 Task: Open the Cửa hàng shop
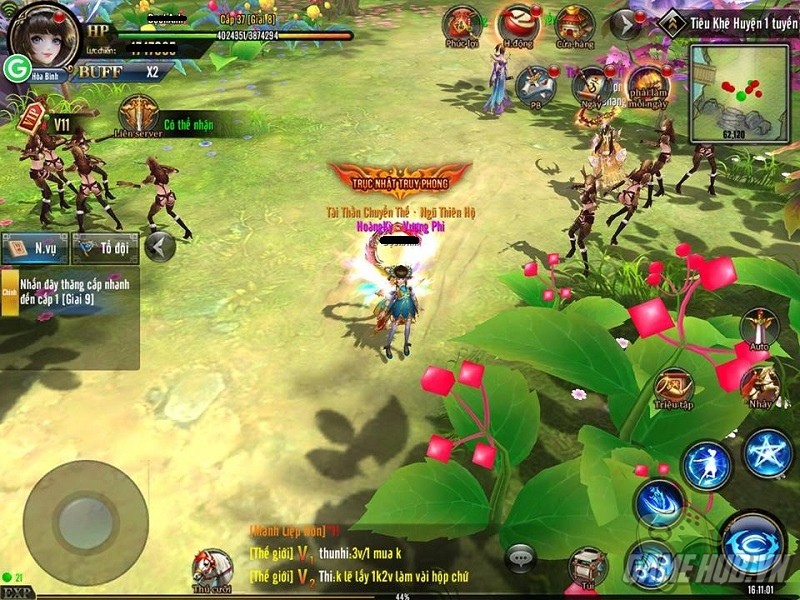(x=575, y=26)
